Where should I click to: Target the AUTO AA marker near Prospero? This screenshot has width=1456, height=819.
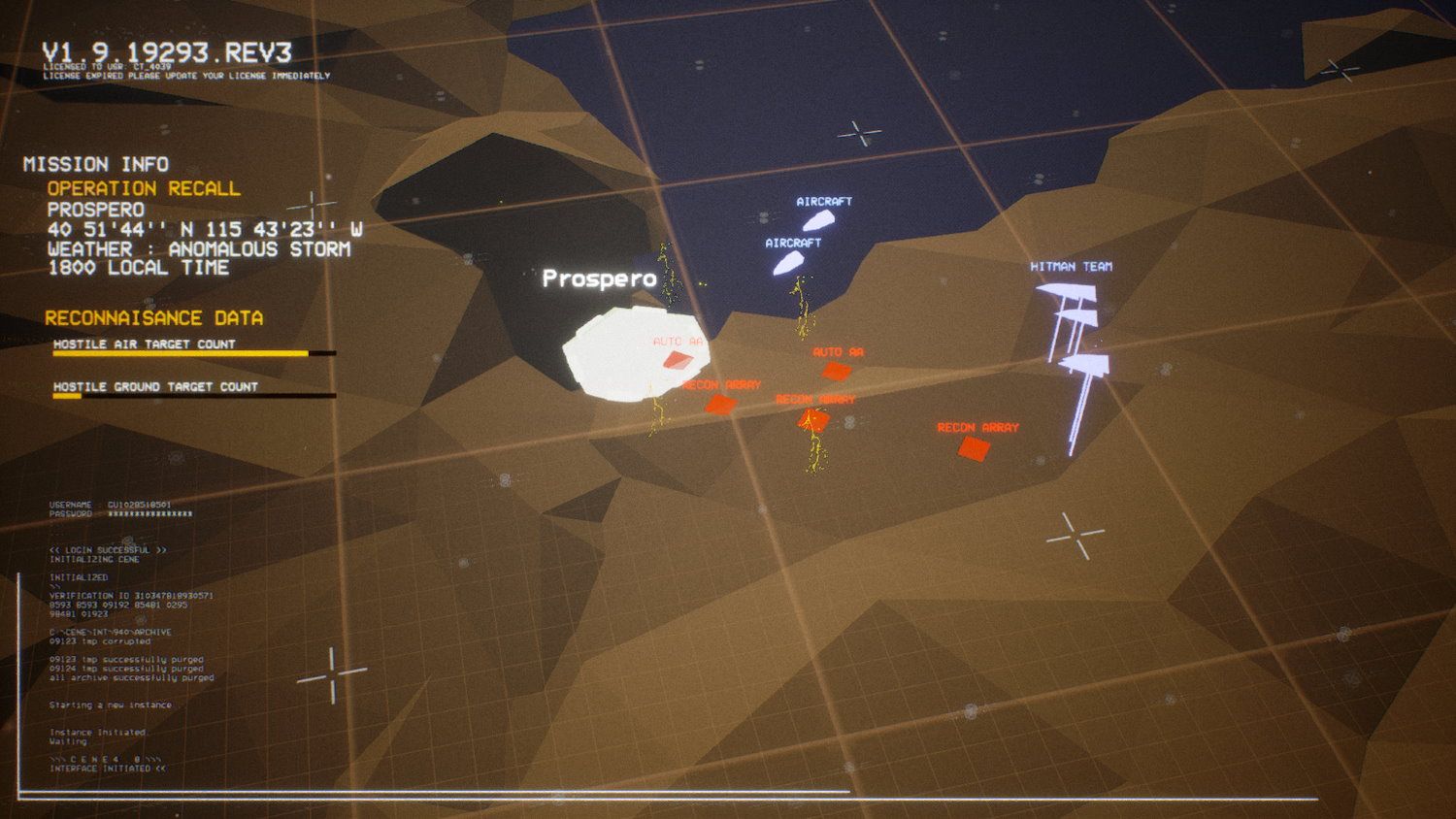point(679,358)
